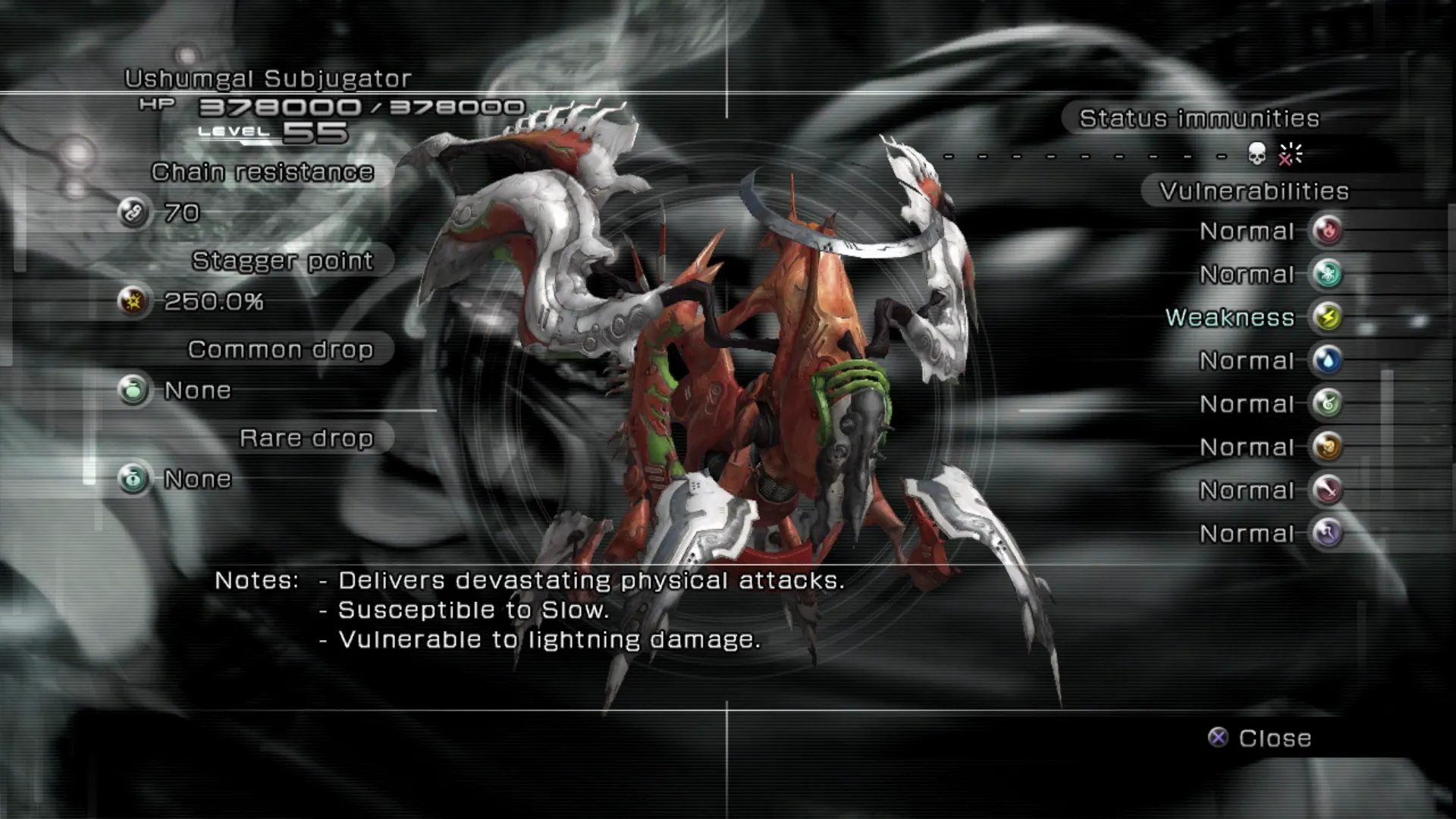Select the fire vulnerability icon

(x=1327, y=231)
